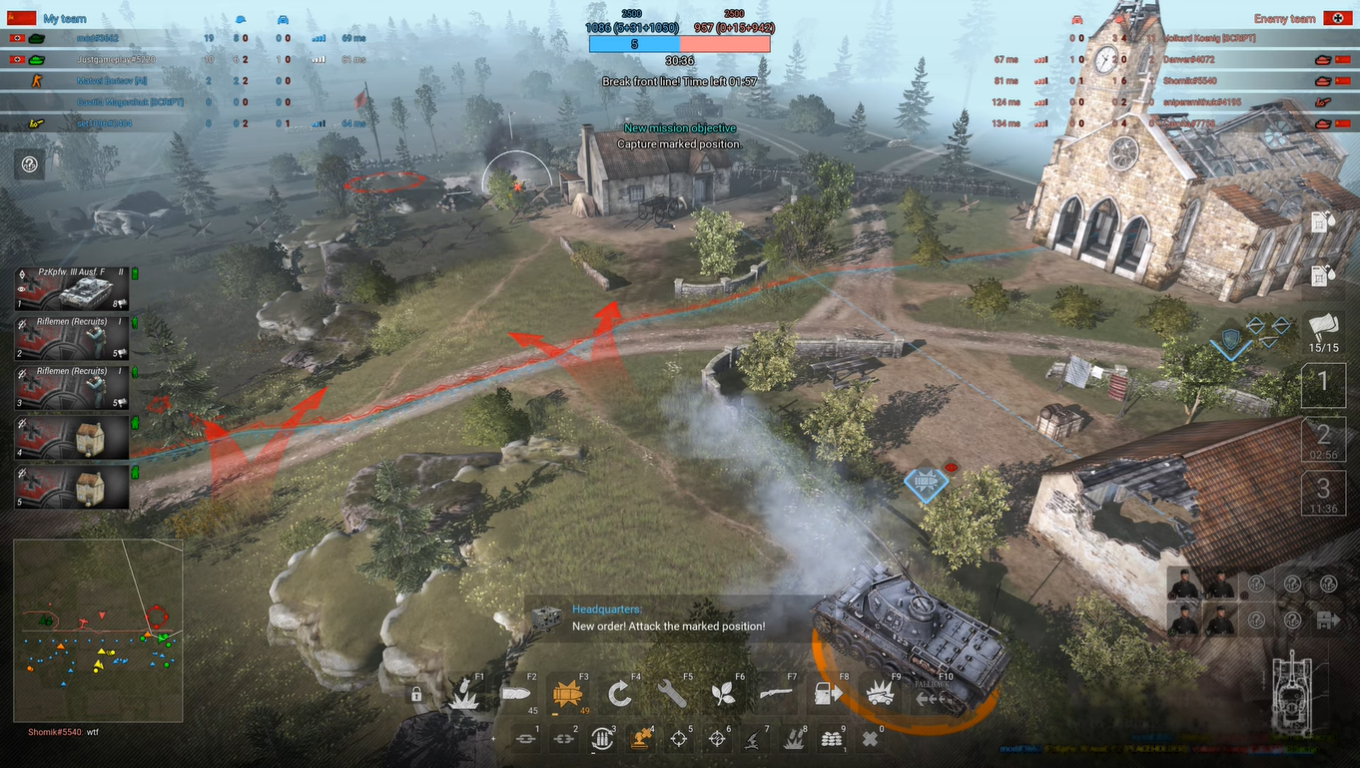Click the crosshair attack icon on hotkey 5
The height and width of the screenshot is (768, 1360).
(678, 738)
